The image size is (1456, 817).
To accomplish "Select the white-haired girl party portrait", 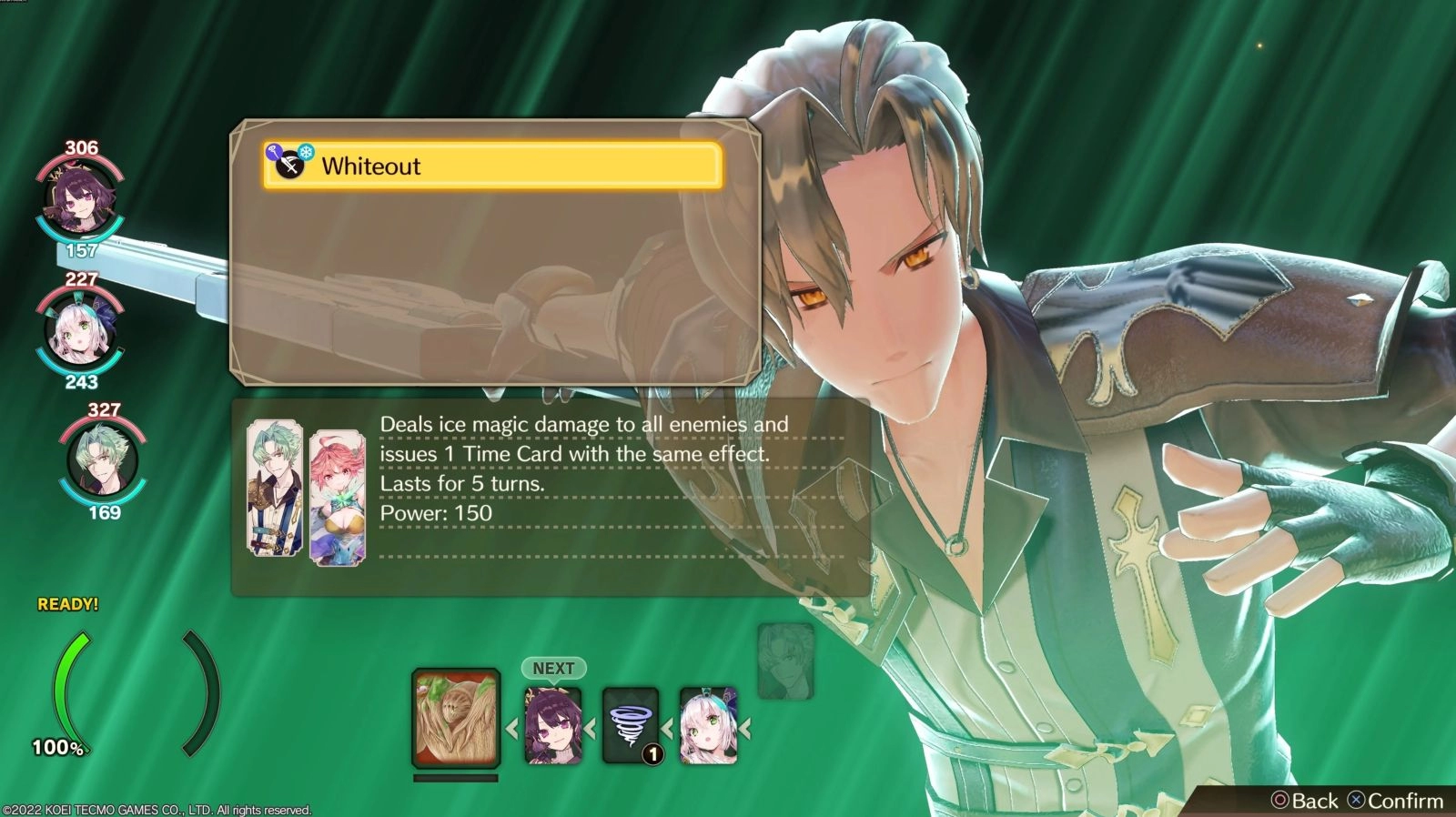I will tap(80, 331).
